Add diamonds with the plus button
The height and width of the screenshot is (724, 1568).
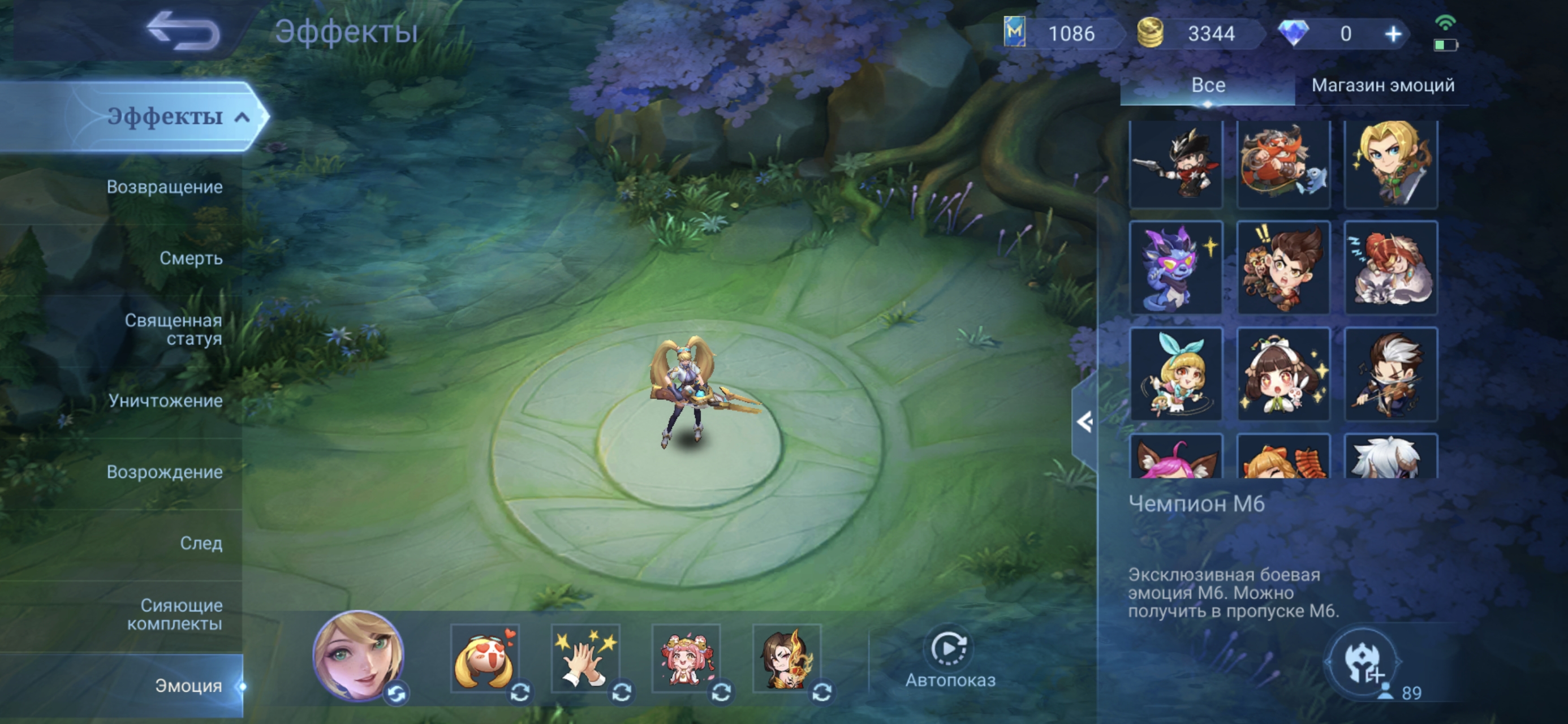1393,34
